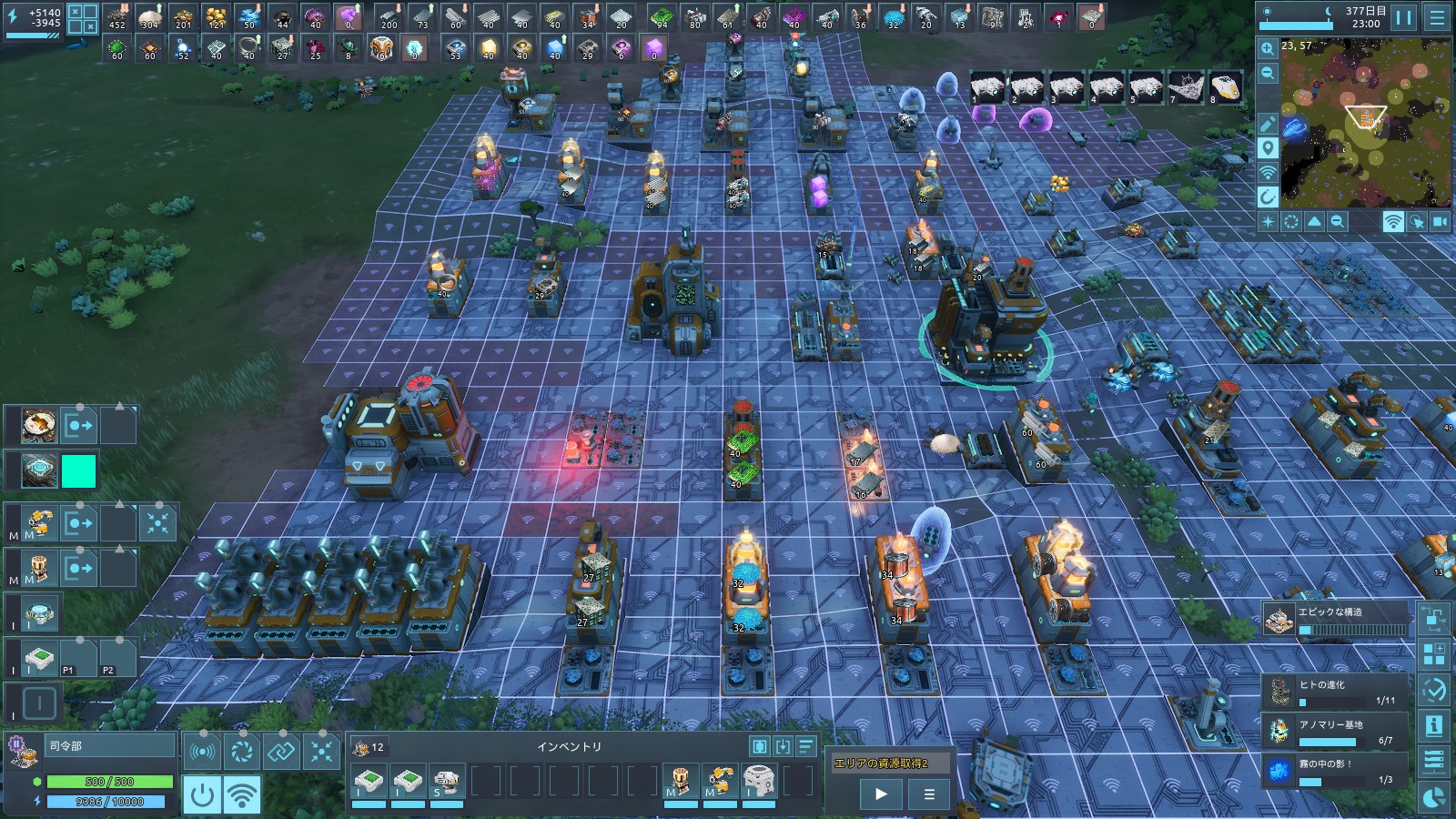
Task: Activate the minimap pencil draw tool
Action: (x=1268, y=124)
